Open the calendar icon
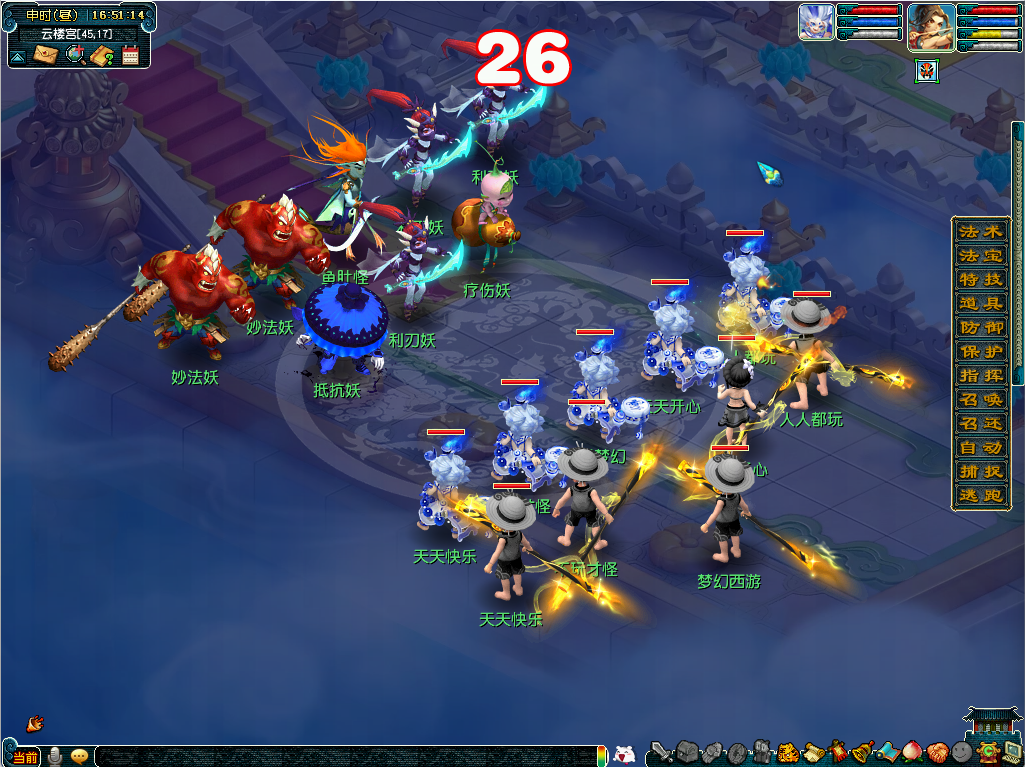Viewport: 1025px width, 767px height. 130,55
